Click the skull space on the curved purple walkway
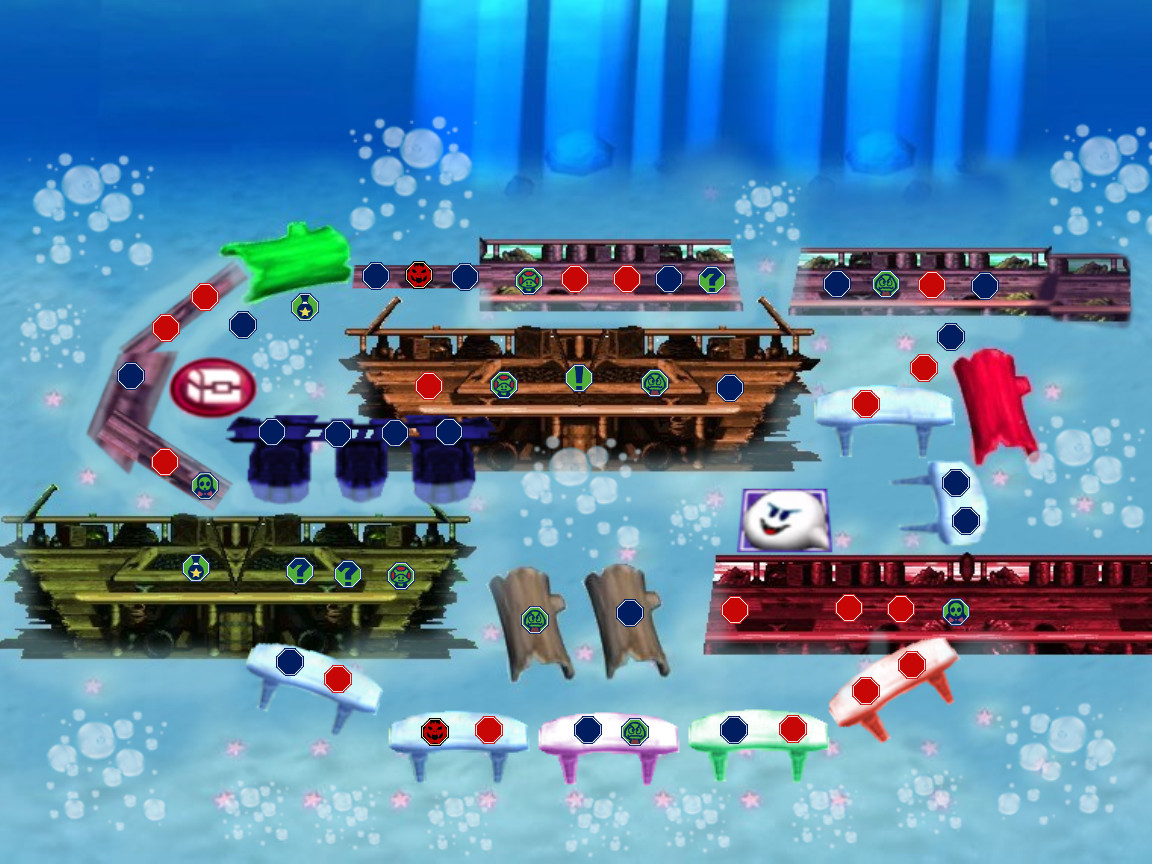Screen dimensions: 1152x864 [x=205, y=486]
